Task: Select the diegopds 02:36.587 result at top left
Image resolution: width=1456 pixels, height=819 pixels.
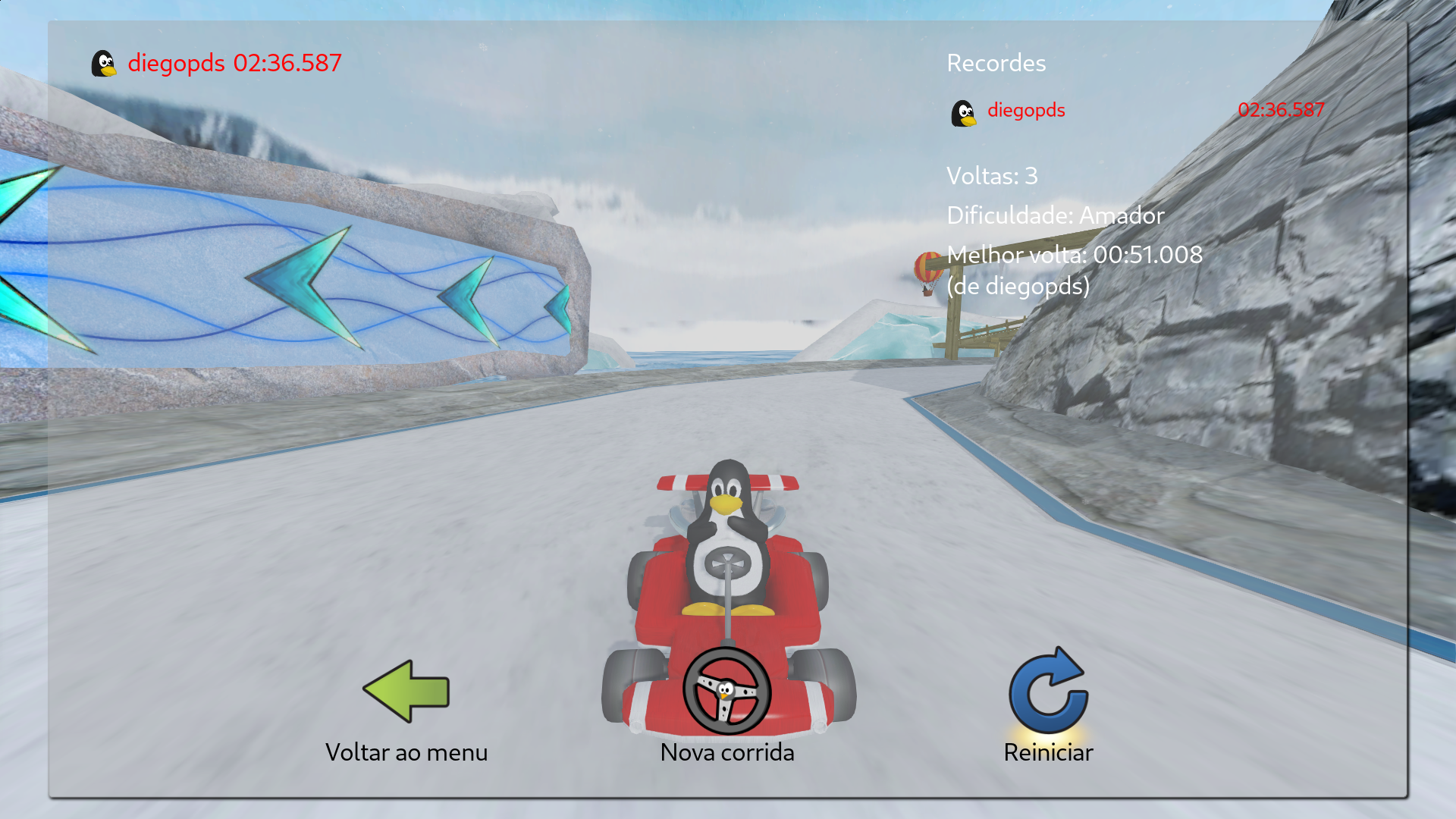Action: pos(235,64)
